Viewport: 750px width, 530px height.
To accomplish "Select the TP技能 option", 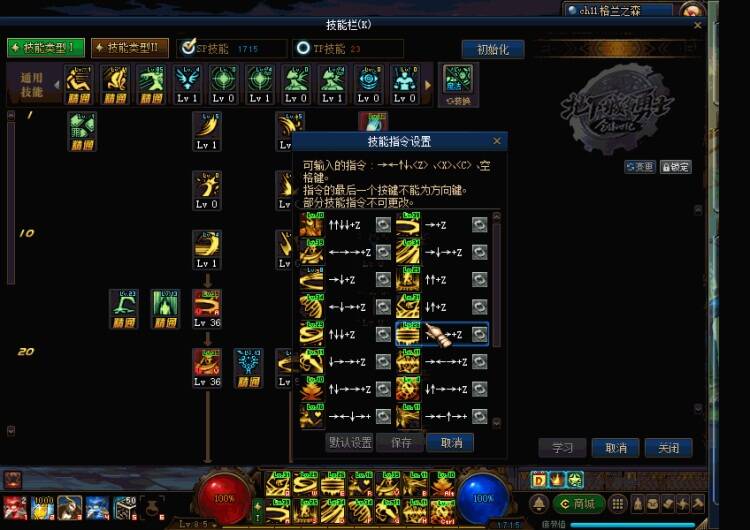I will click(303, 48).
